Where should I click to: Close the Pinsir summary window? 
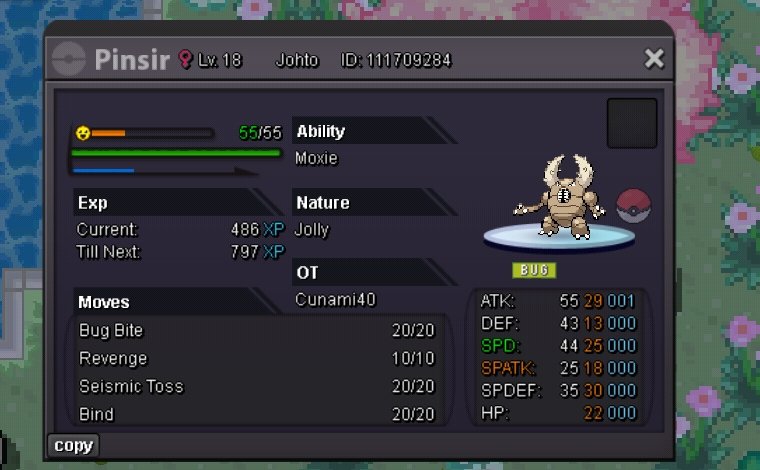pyautogui.click(x=654, y=59)
